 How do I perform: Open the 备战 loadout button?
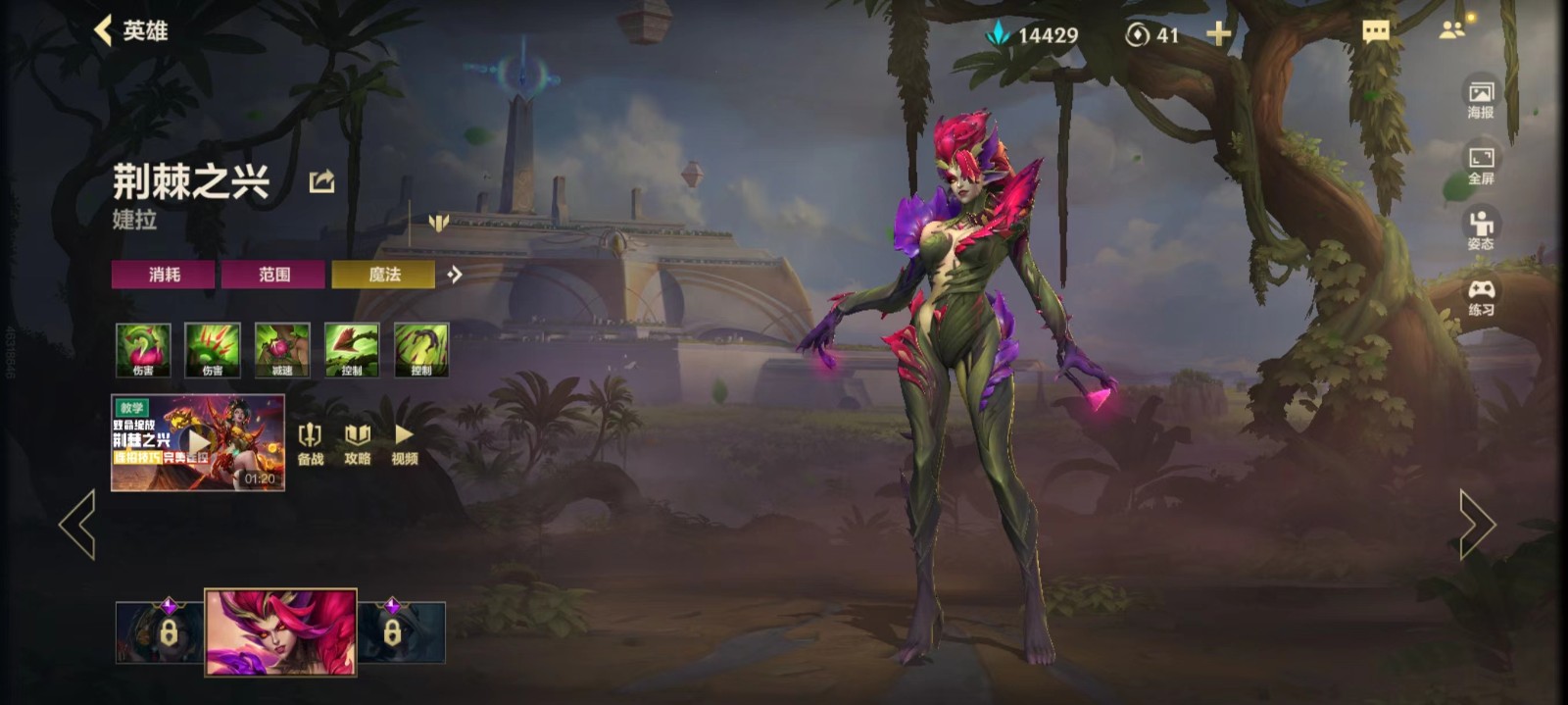[310, 443]
